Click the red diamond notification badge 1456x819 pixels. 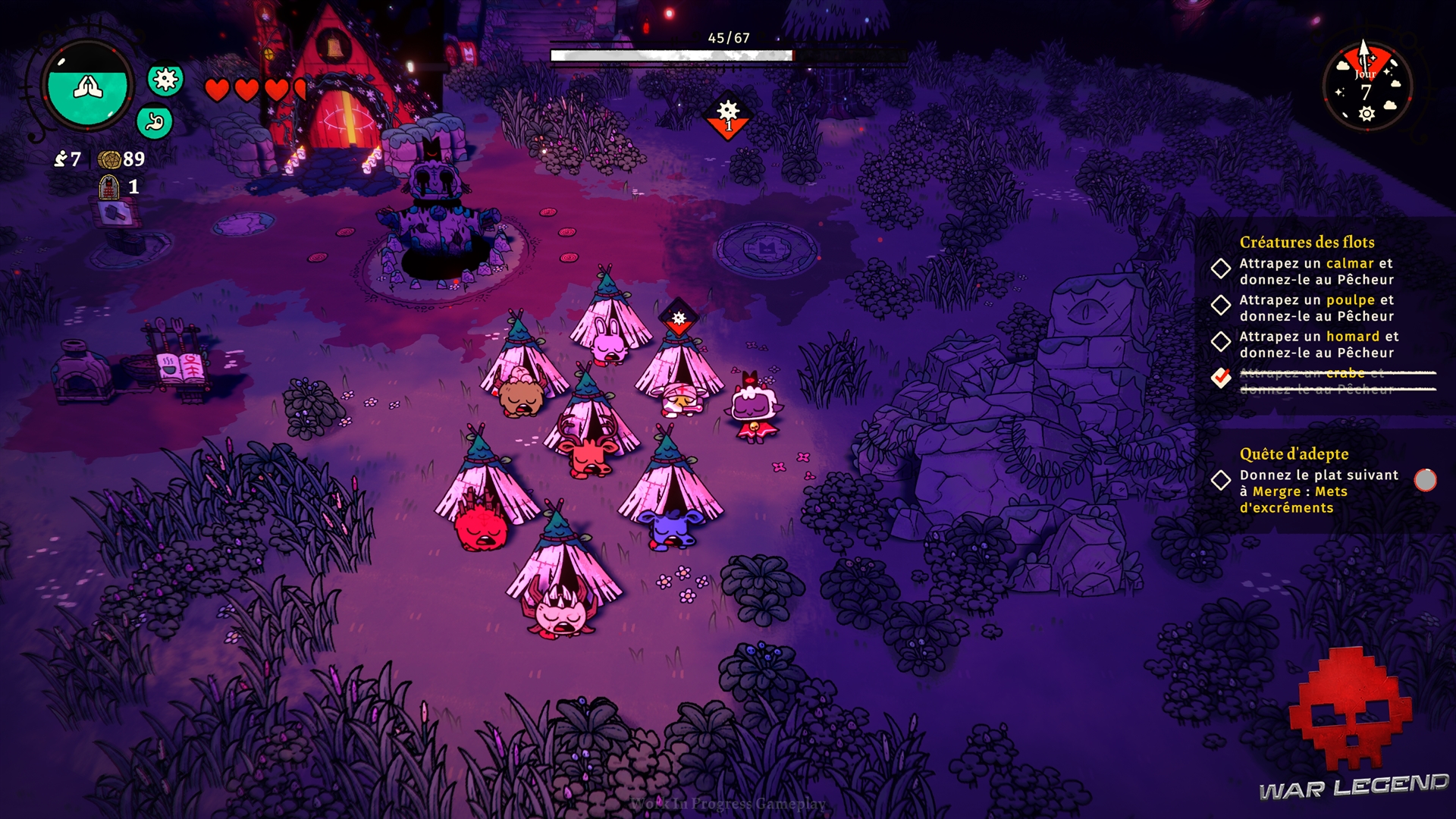(728, 116)
